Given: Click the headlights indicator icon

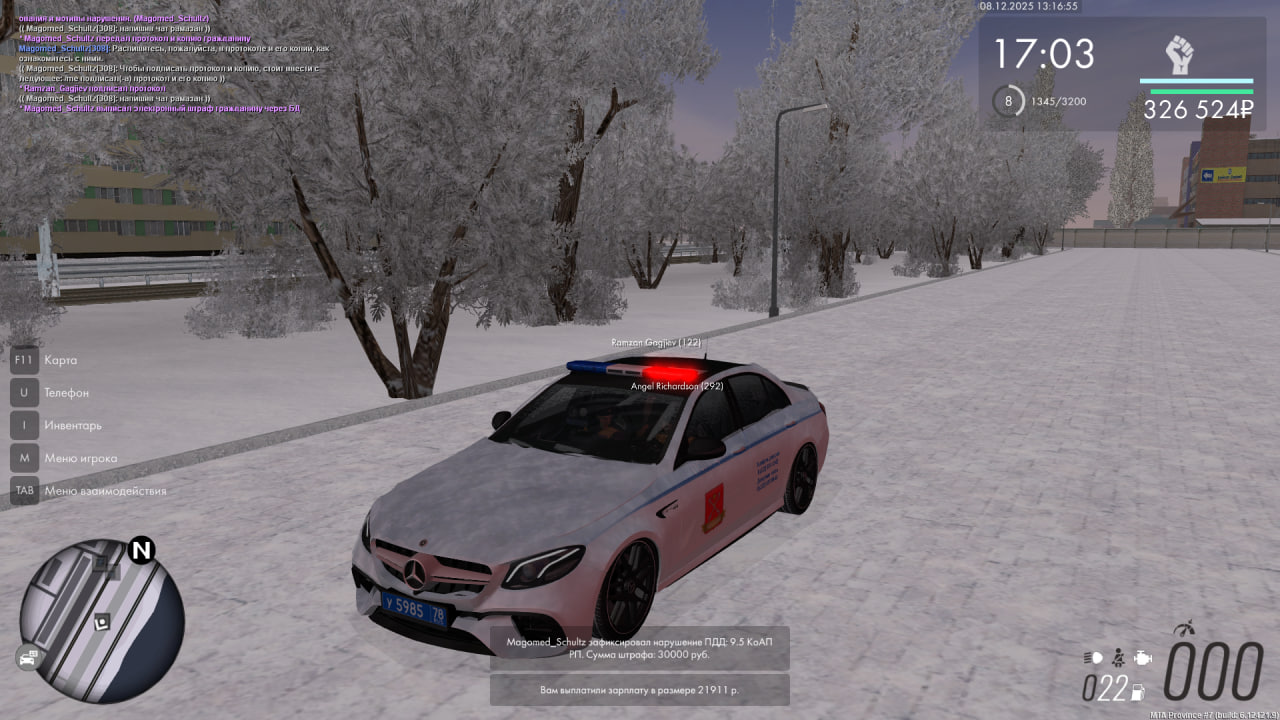Looking at the screenshot, I should [1093, 658].
